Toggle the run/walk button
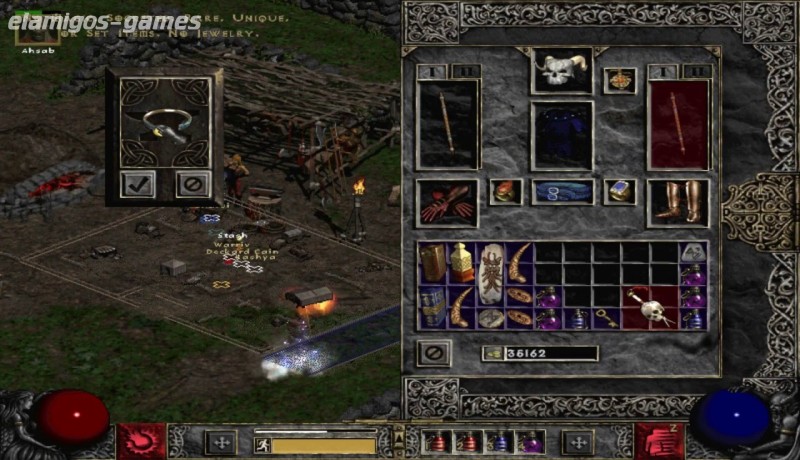This screenshot has height=460, width=800. point(260,445)
